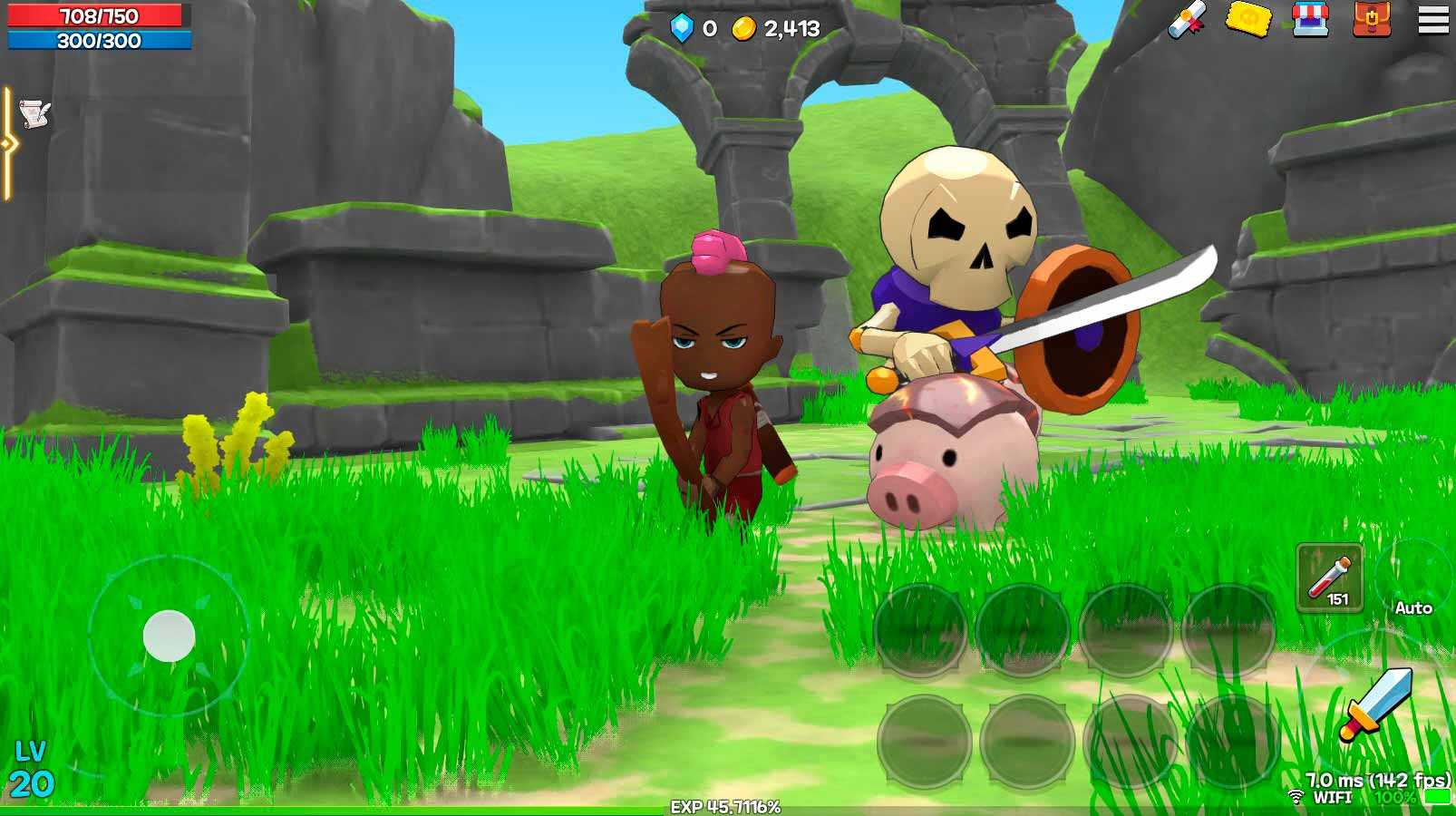
Task: Open the hamburger main menu
Action: [x=1432, y=20]
